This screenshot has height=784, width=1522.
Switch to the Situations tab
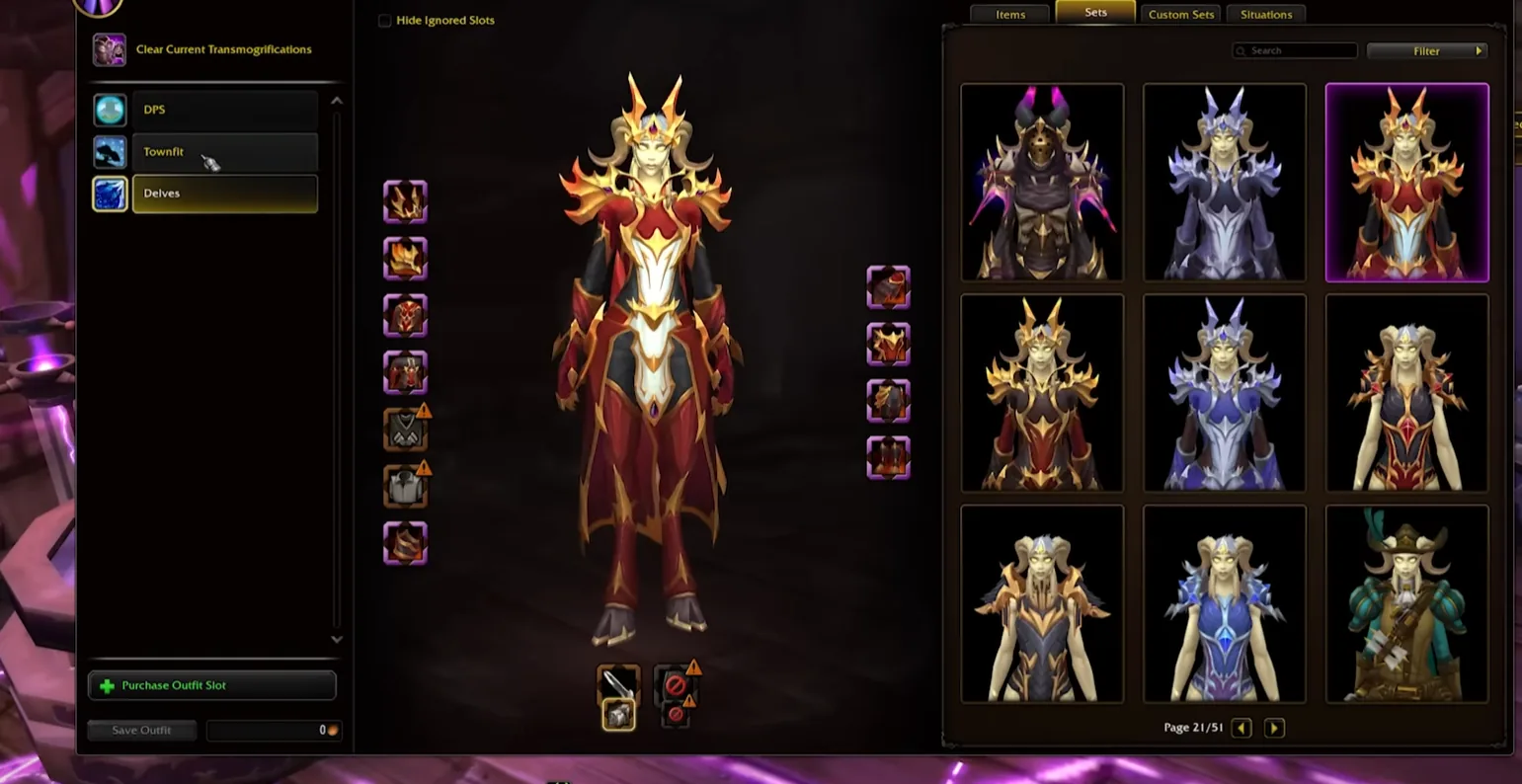pyautogui.click(x=1266, y=15)
